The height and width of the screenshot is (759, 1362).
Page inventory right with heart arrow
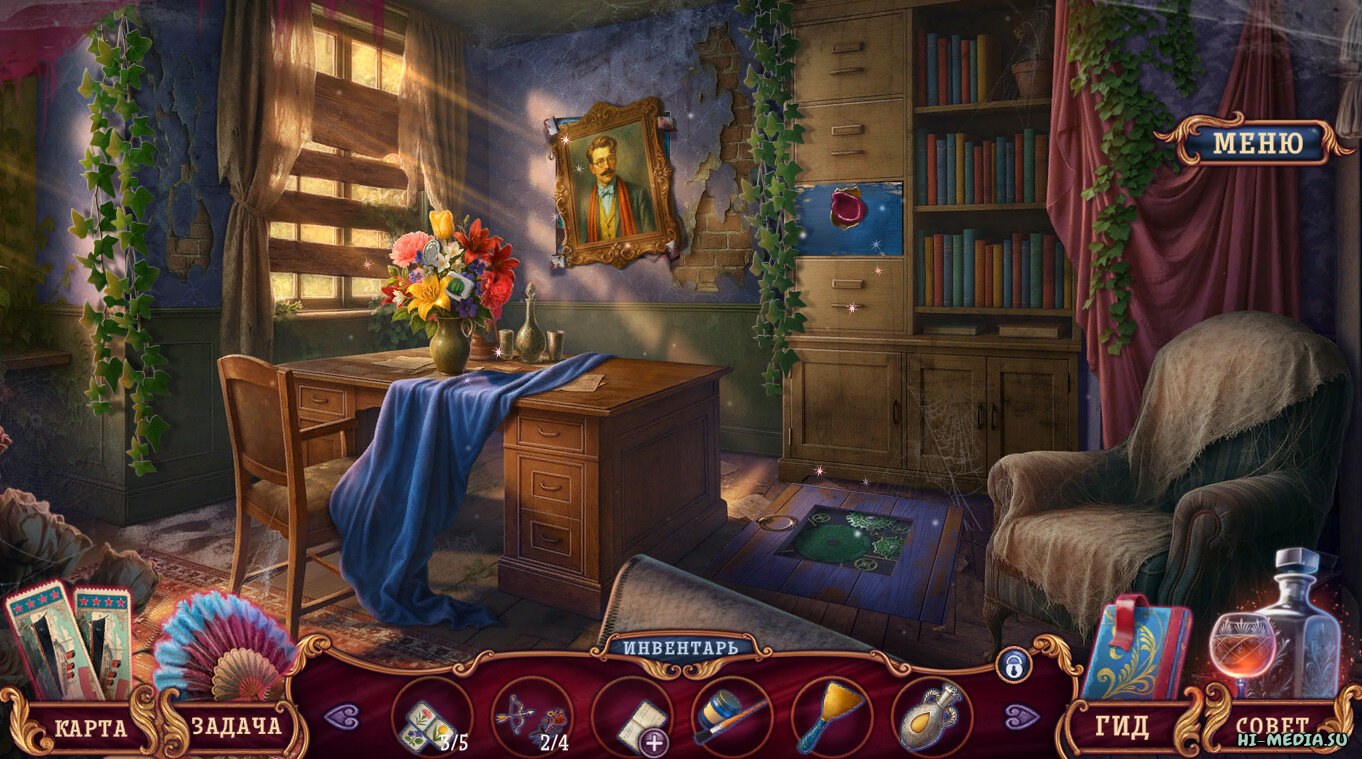1022,716
